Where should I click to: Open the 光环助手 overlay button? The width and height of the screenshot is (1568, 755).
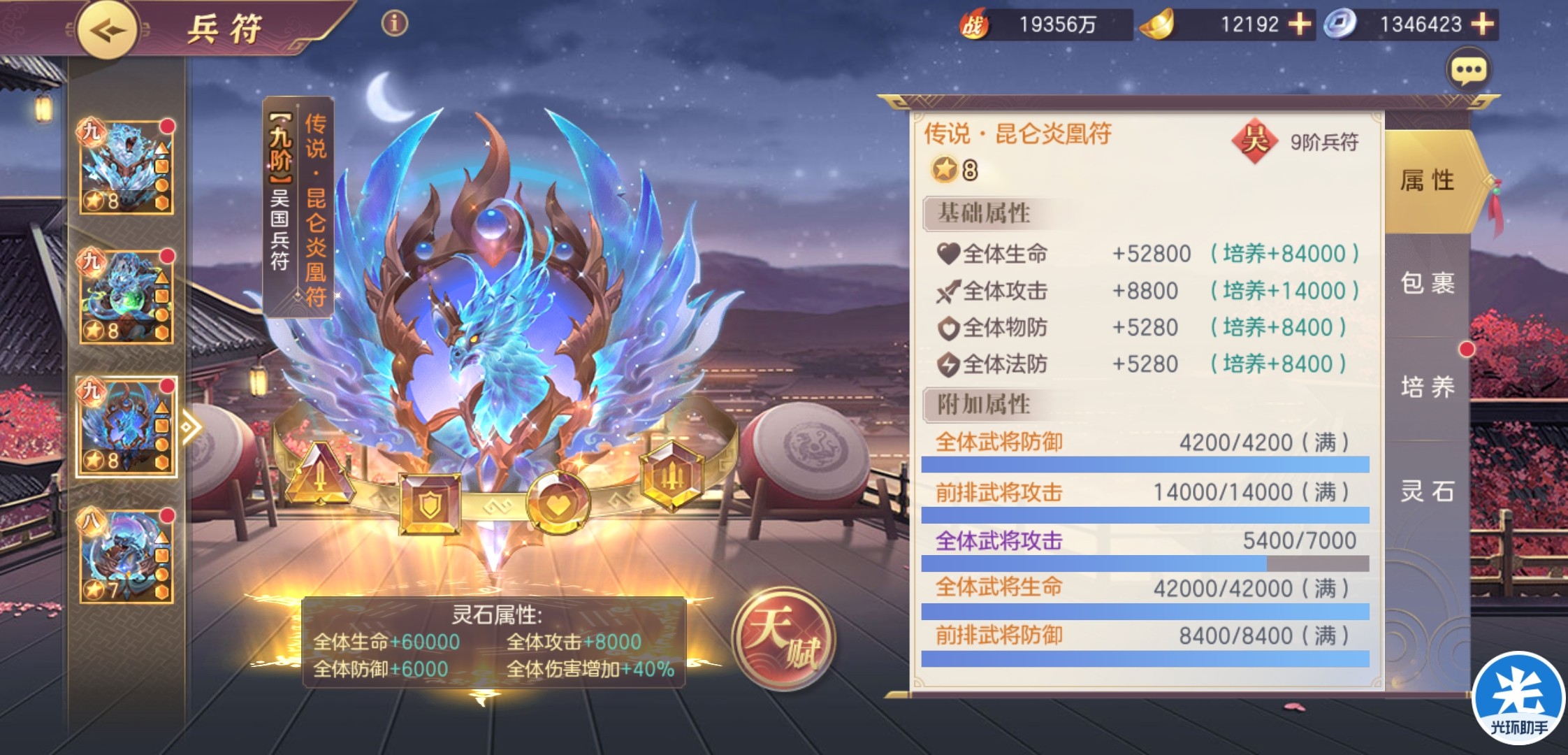(x=1518, y=699)
